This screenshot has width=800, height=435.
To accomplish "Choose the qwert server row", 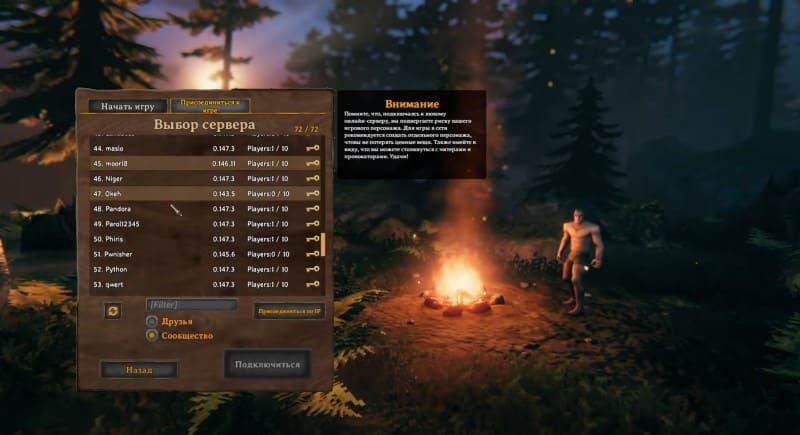I will [200, 284].
